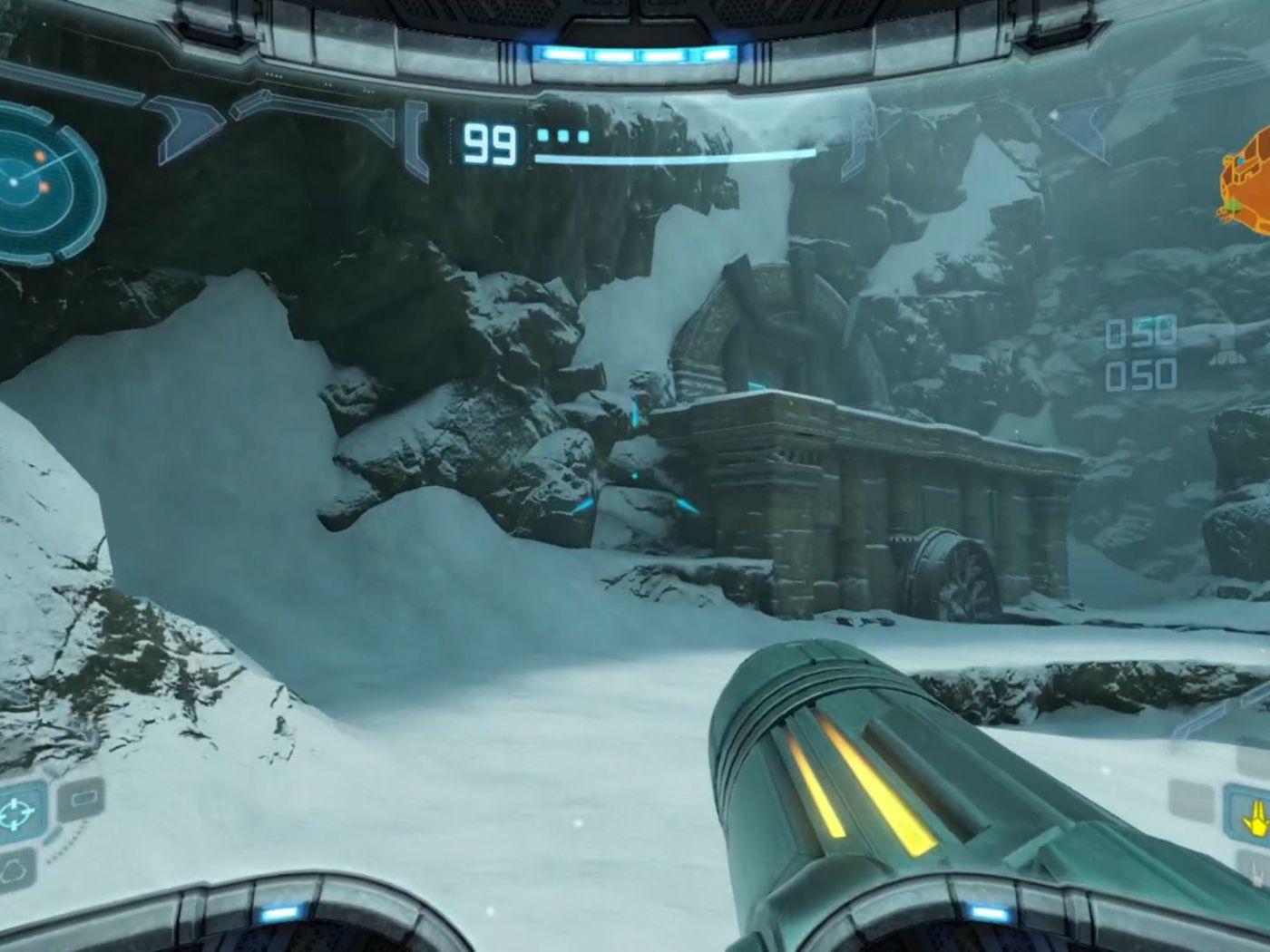The width and height of the screenshot is (1270, 952).
Task: Click the 99 health number
Action: click(x=490, y=141)
